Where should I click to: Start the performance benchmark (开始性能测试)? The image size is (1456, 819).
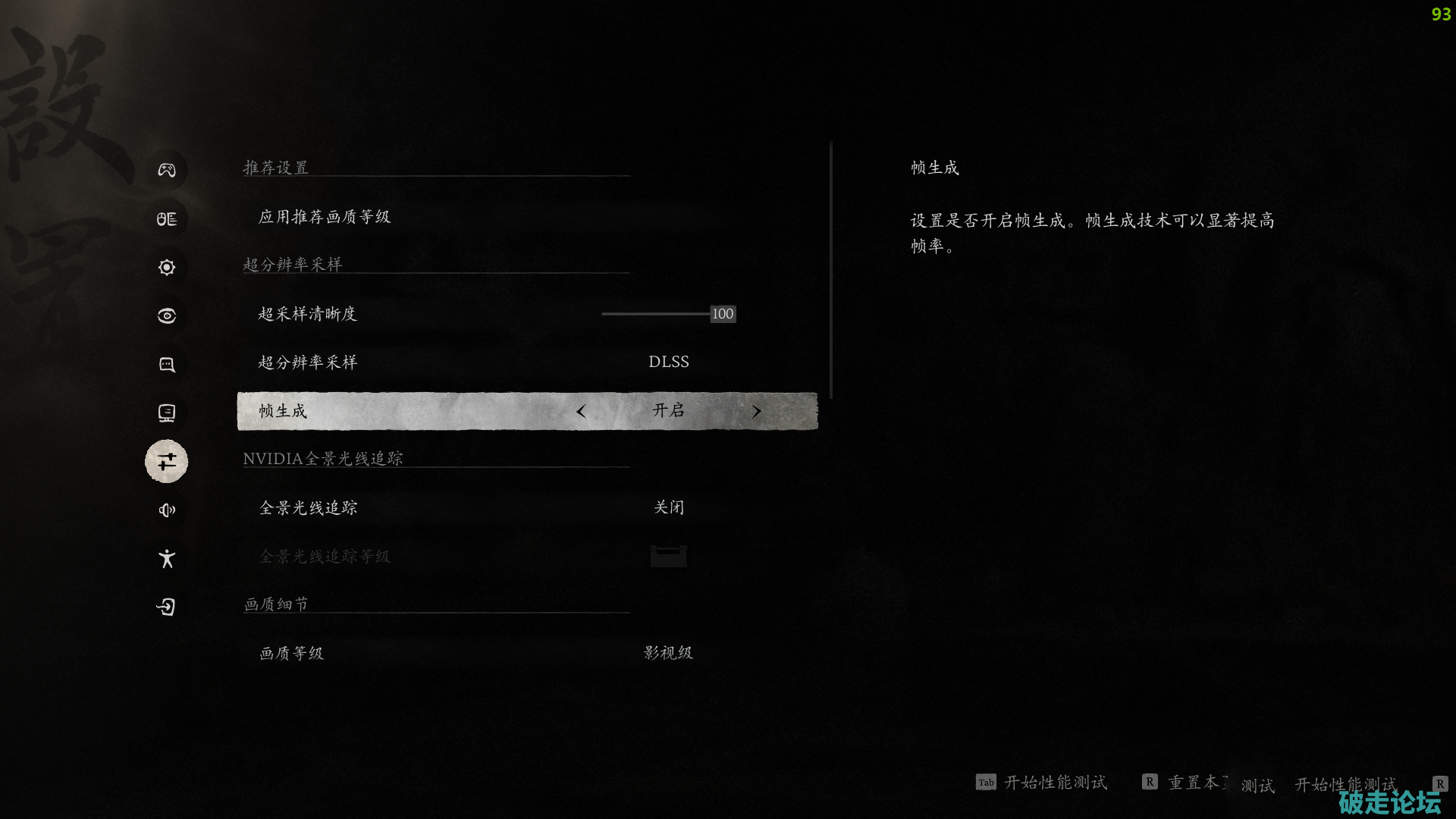coord(1054,783)
